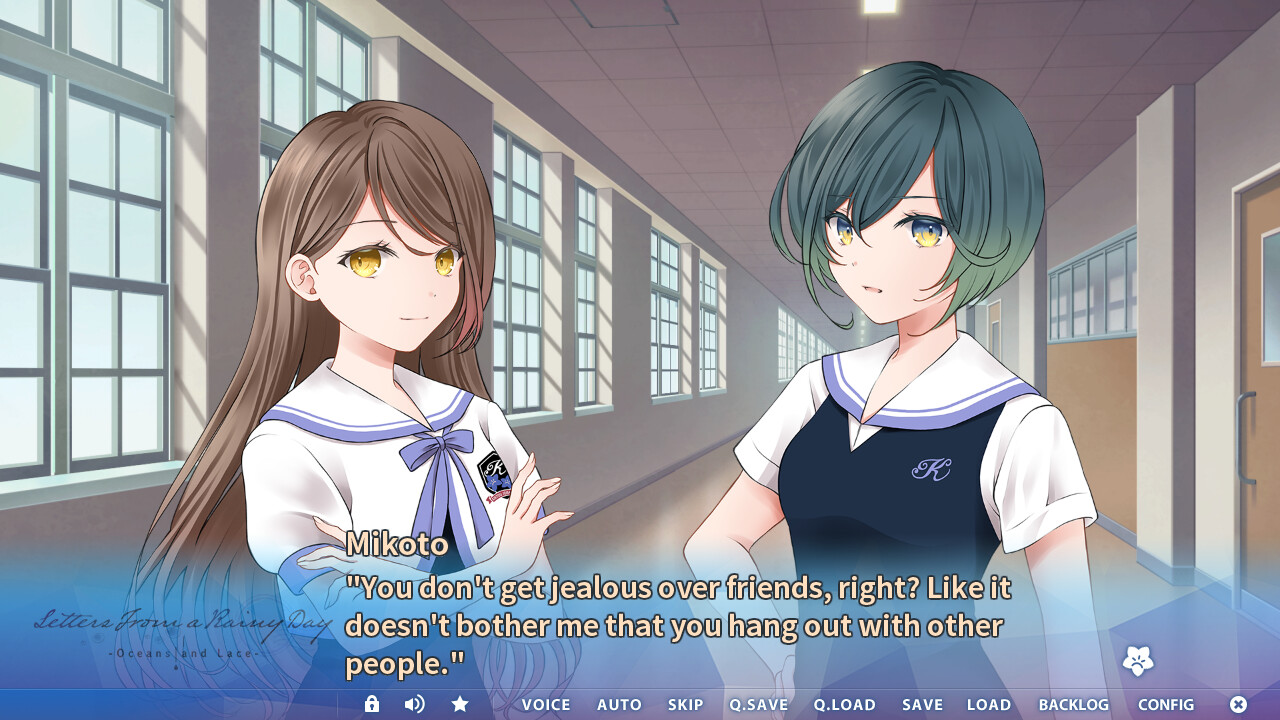Click the speaker volume icon
The width and height of the screenshot is (1280, 720).
414,704
